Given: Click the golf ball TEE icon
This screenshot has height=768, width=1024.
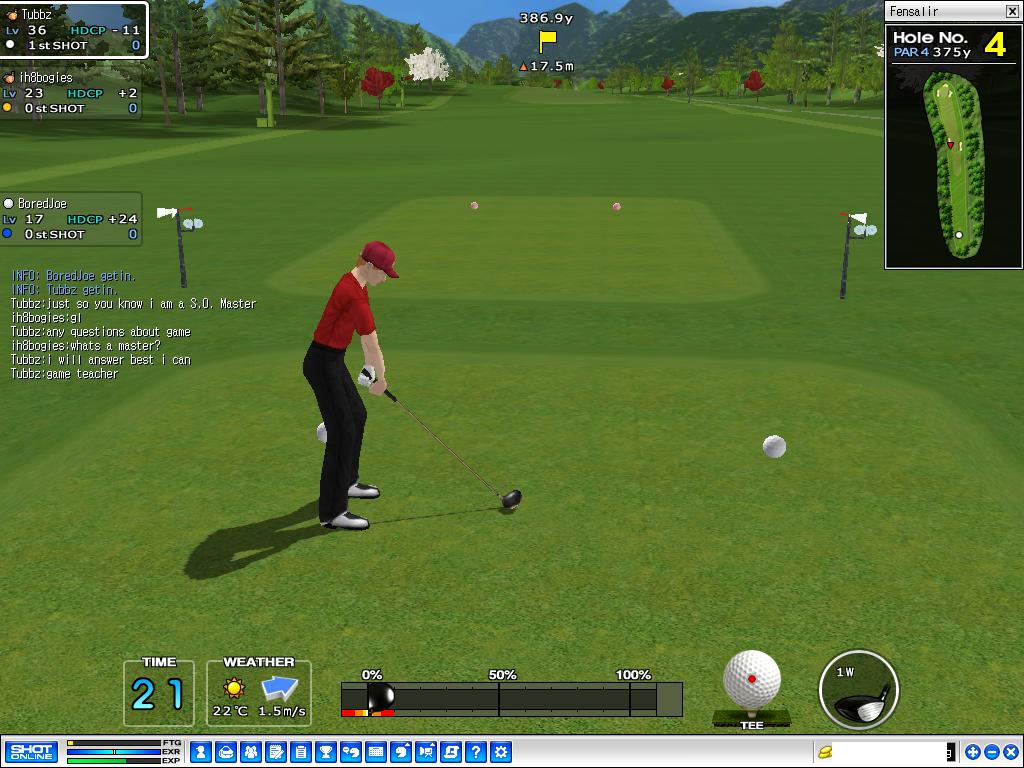Looking at the screenshot, I should pyautogui.click(x=751, y=687).
